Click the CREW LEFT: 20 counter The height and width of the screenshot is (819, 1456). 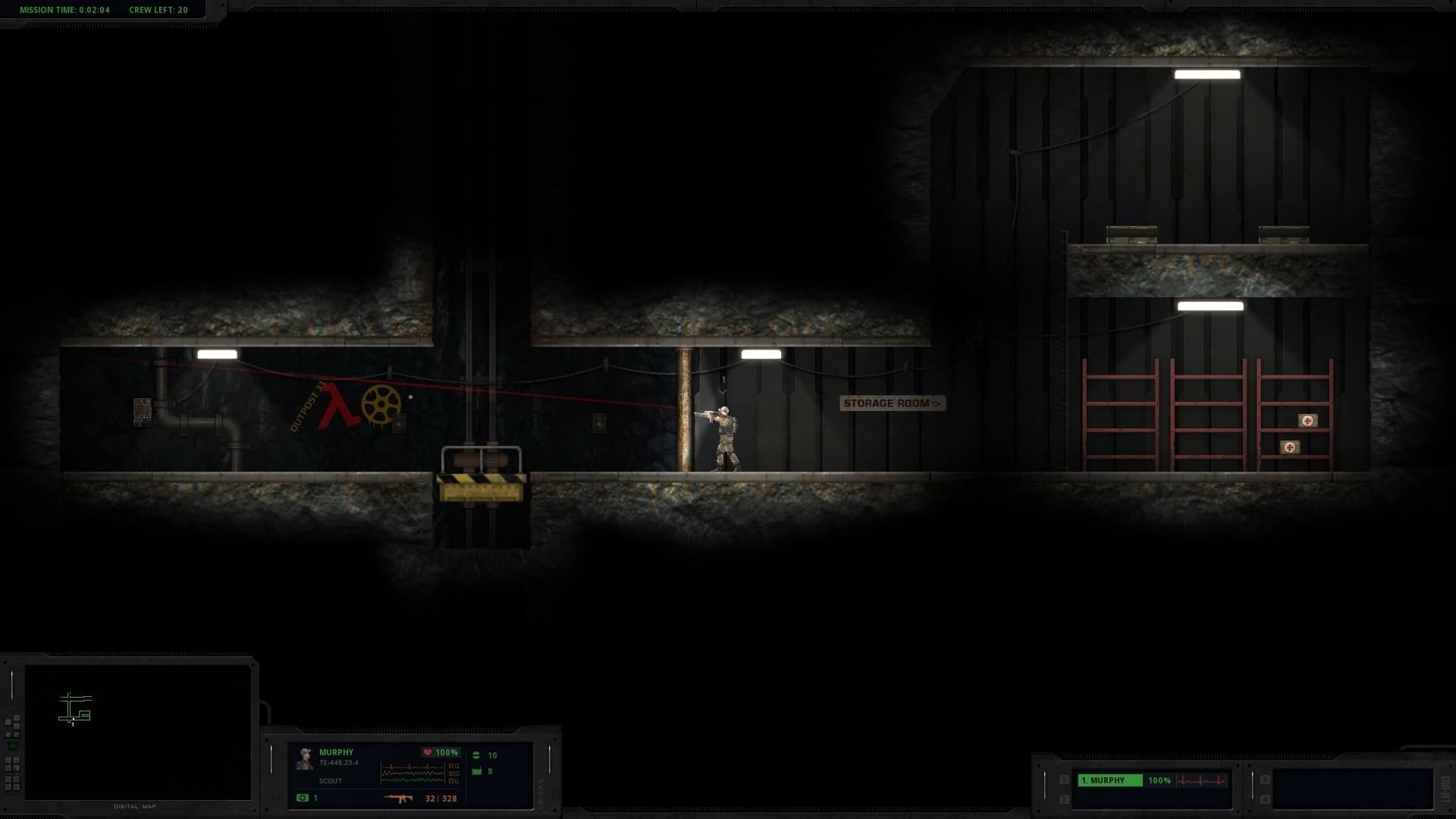click(x=158, y=10)
